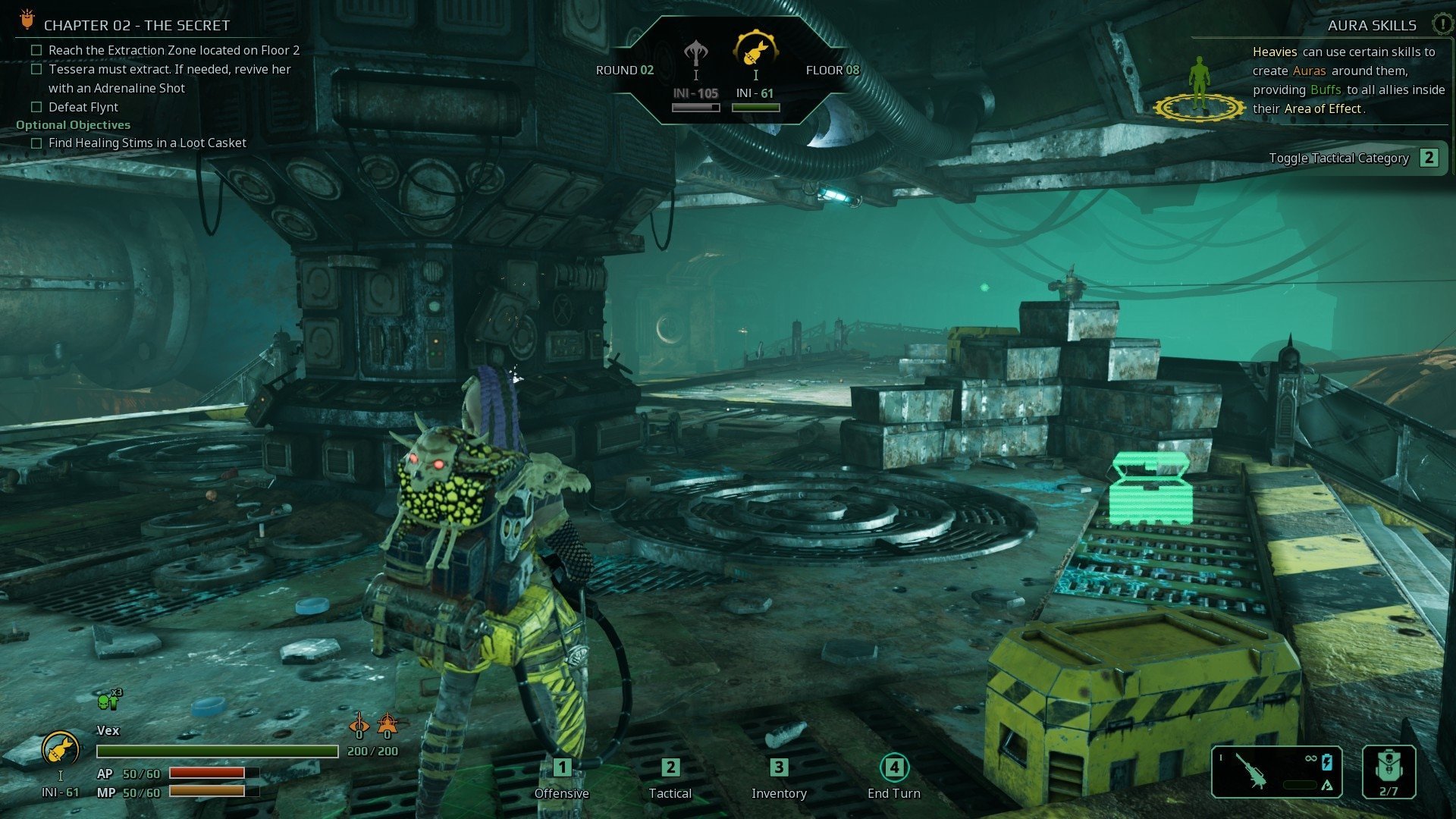Toggle Tactical Category hint button
The width and height of the screenshot is (1456, 819).
1429,158
